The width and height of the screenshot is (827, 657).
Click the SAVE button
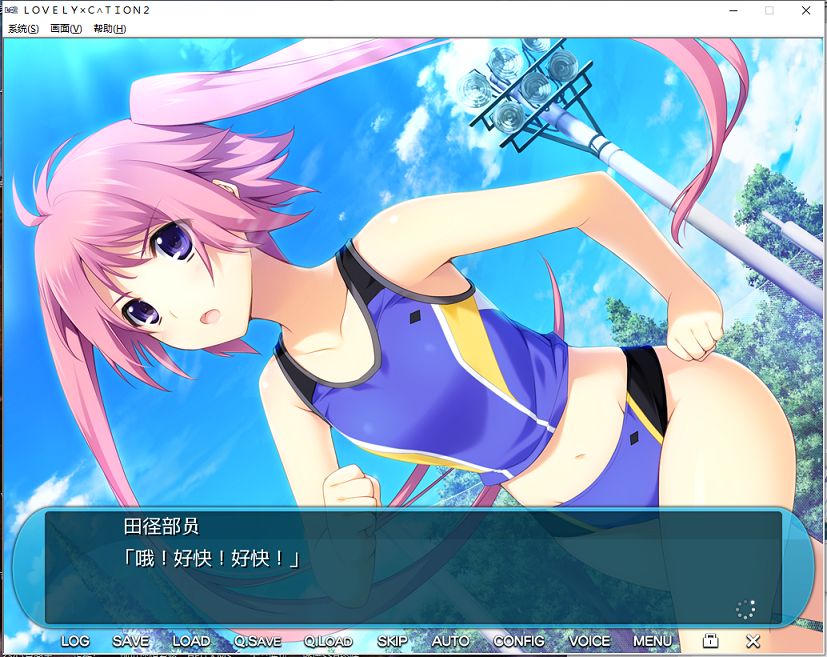[131, 641]
